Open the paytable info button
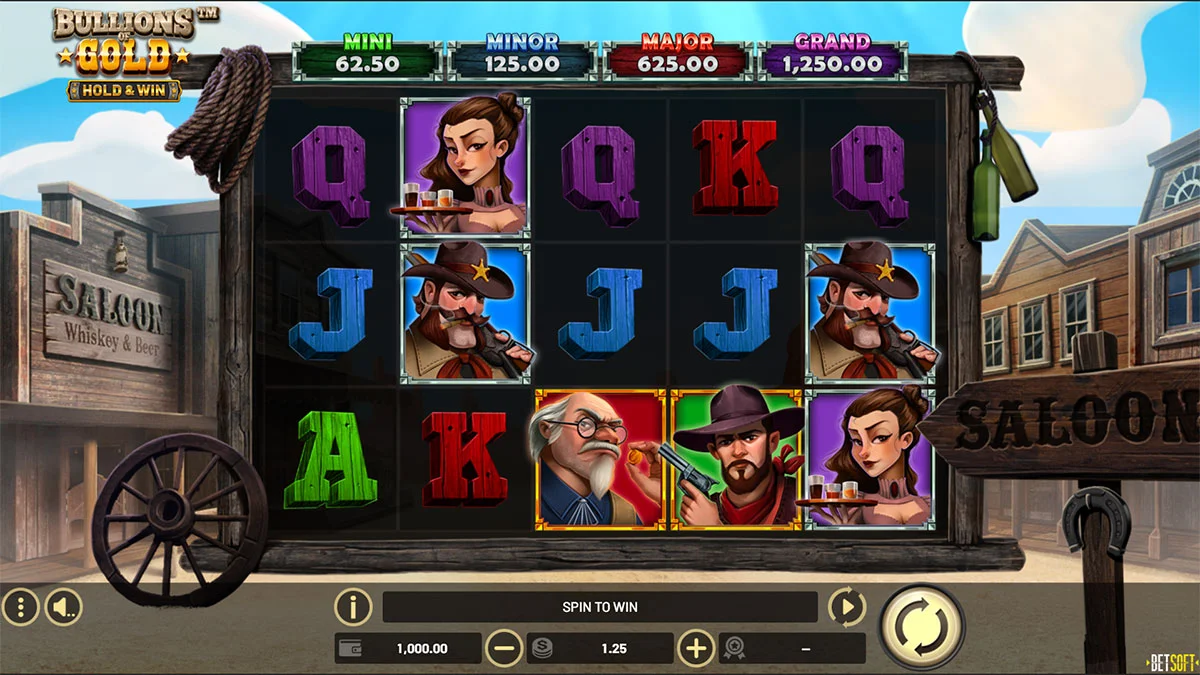Screen dimensions: 1200x675 click(353, 606)
